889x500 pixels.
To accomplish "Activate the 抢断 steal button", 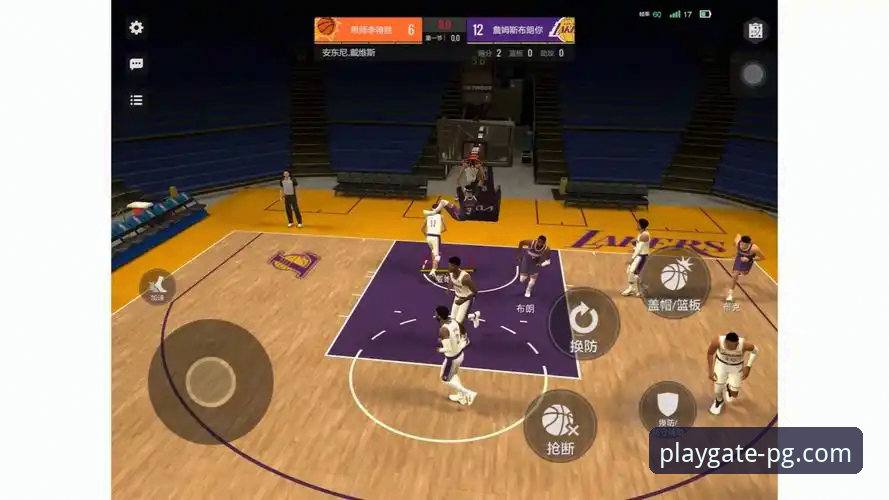I will click(x=560, y=426).
